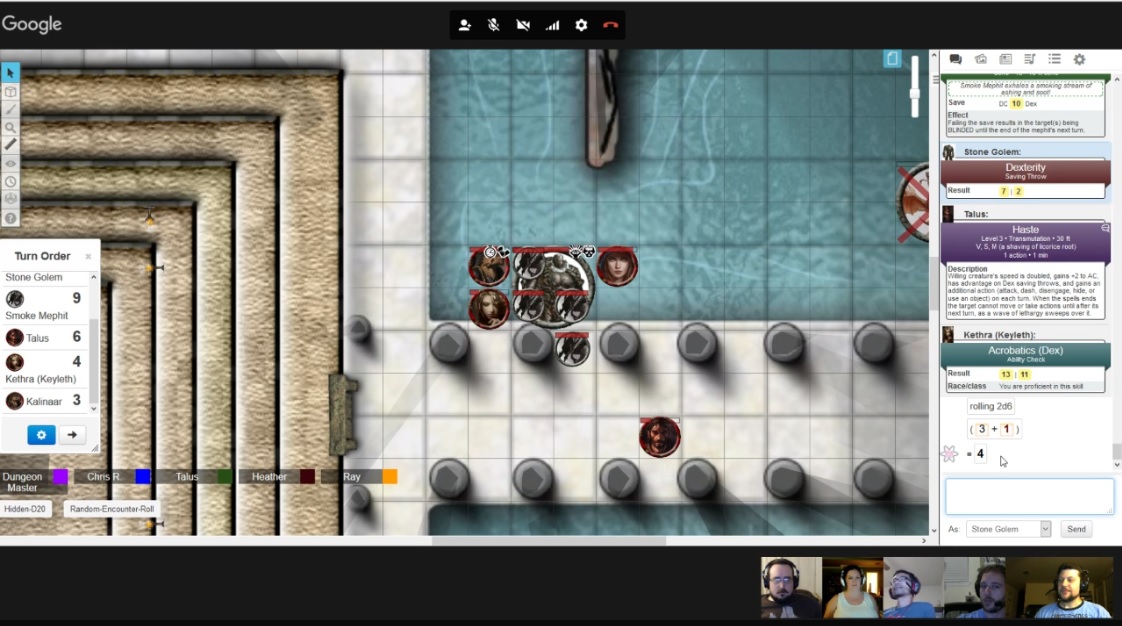Viewport: 1122px width, 626px height.
Task: Open Turn Order gear settings
Action: click(41, 435)
